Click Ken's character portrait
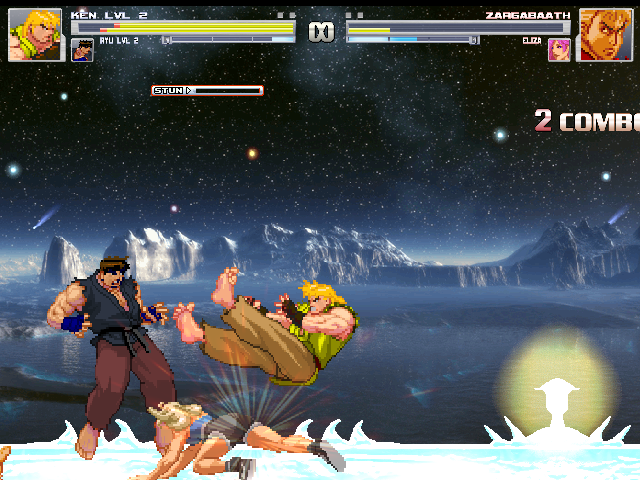The width and height of the screenshot is (640, 480). click(x=28, y=35)
